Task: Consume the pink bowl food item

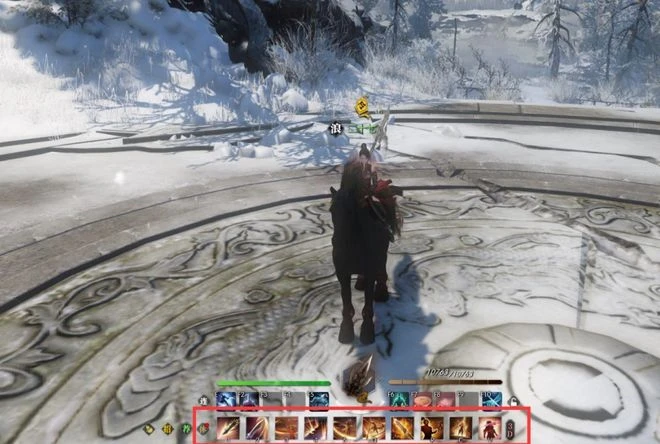Action: point(424,400)
